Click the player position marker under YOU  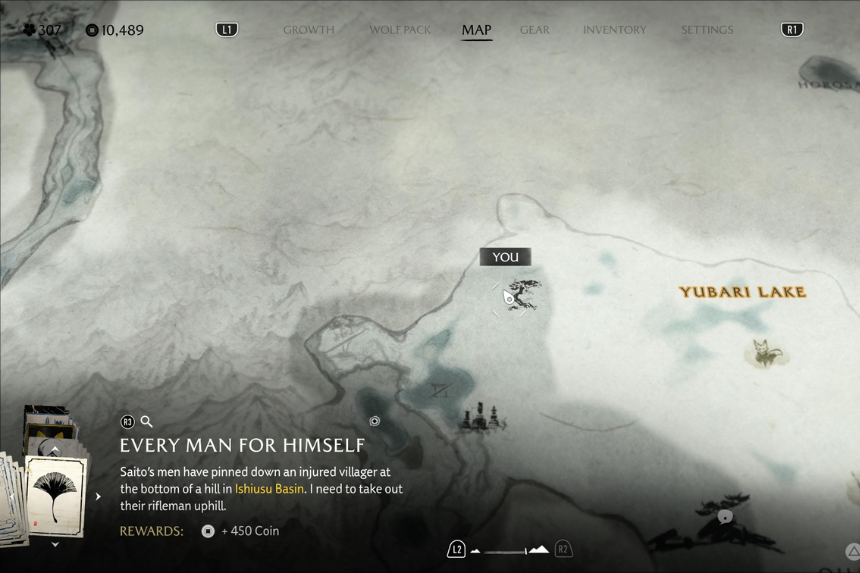tap(509, 298)
